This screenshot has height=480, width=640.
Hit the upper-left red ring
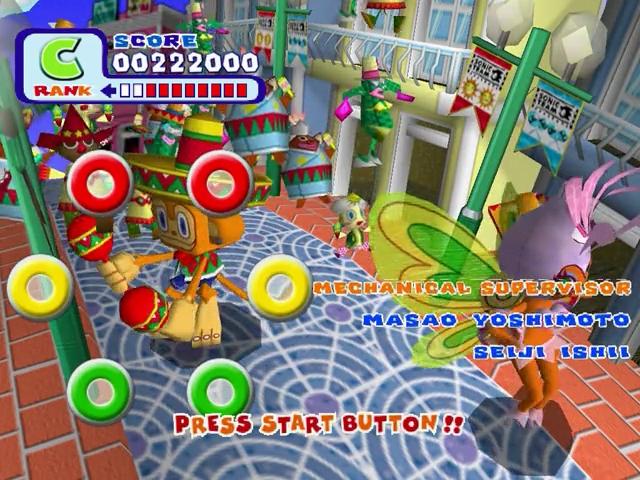pos(99,183)
